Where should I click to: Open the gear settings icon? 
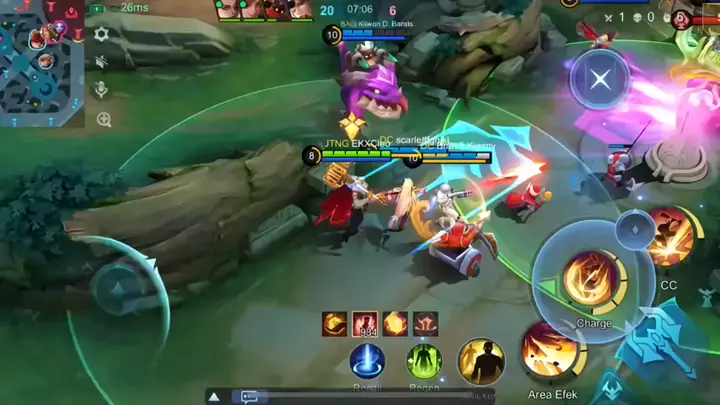pyautogui.click(x=101, y=34)
